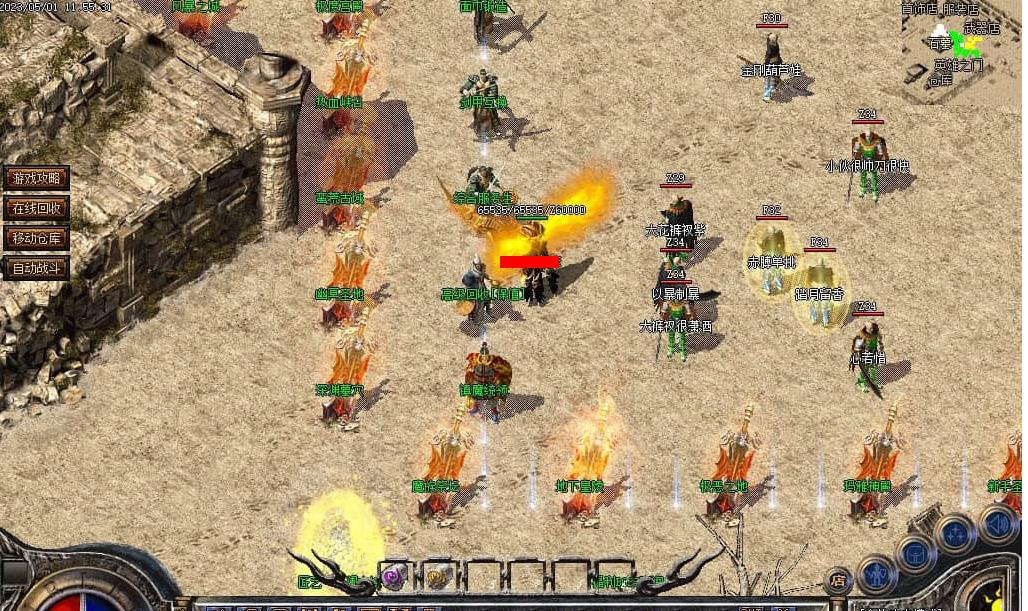Open the 游戏攻略 game guide button
The image size is (1028, 611).
click(37, 178)
